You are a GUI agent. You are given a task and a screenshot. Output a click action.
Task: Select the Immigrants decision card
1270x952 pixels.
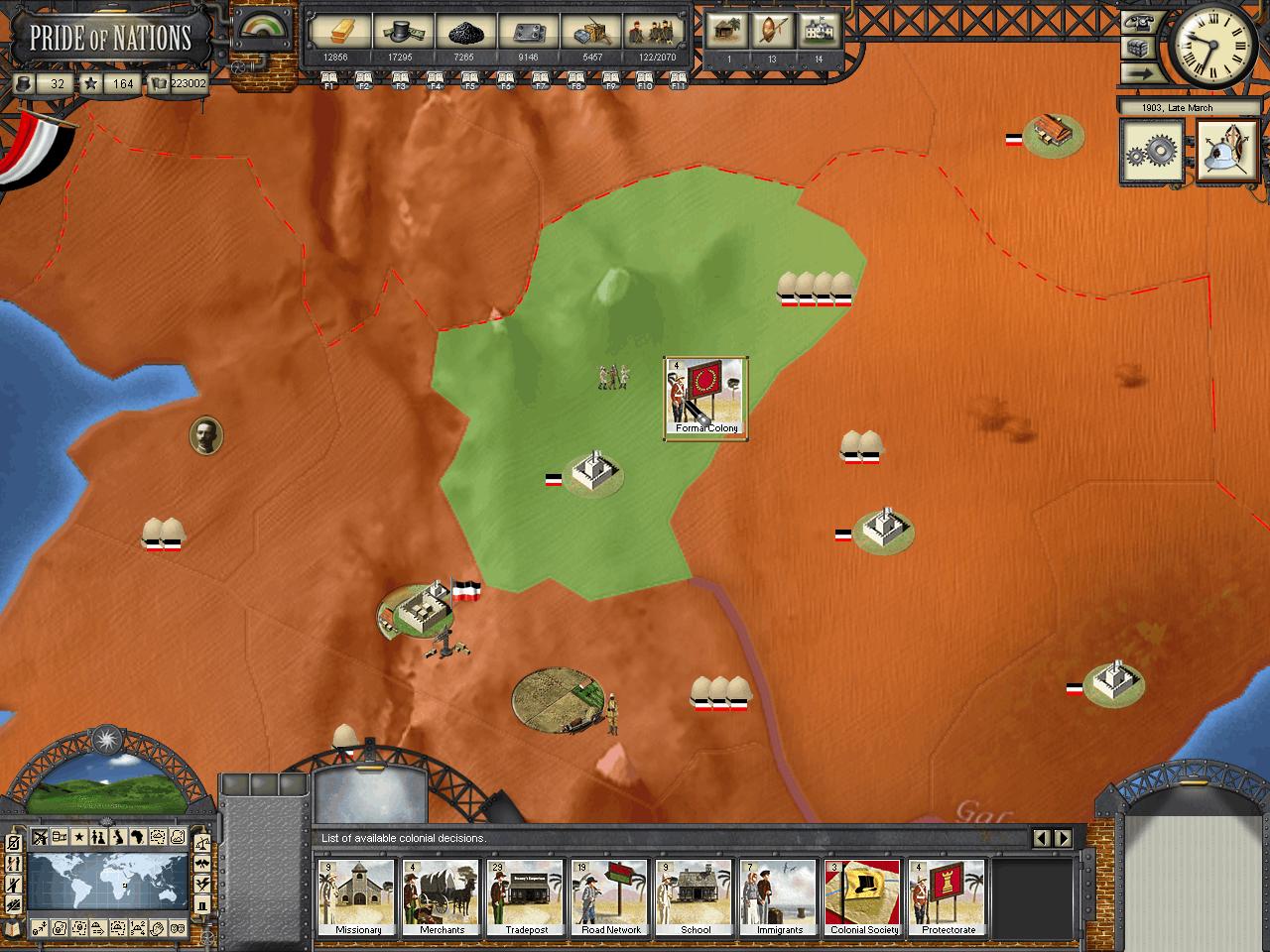[780, 897]
